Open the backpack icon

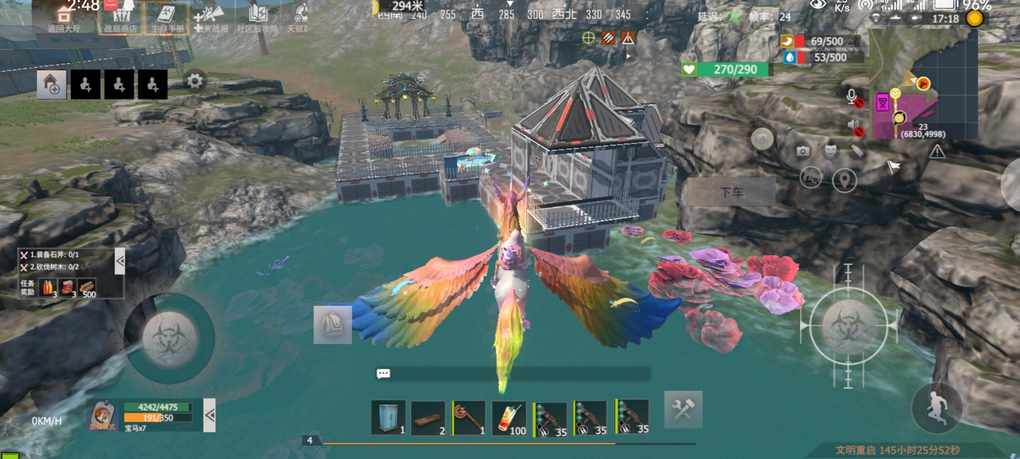tap(333, 325)
